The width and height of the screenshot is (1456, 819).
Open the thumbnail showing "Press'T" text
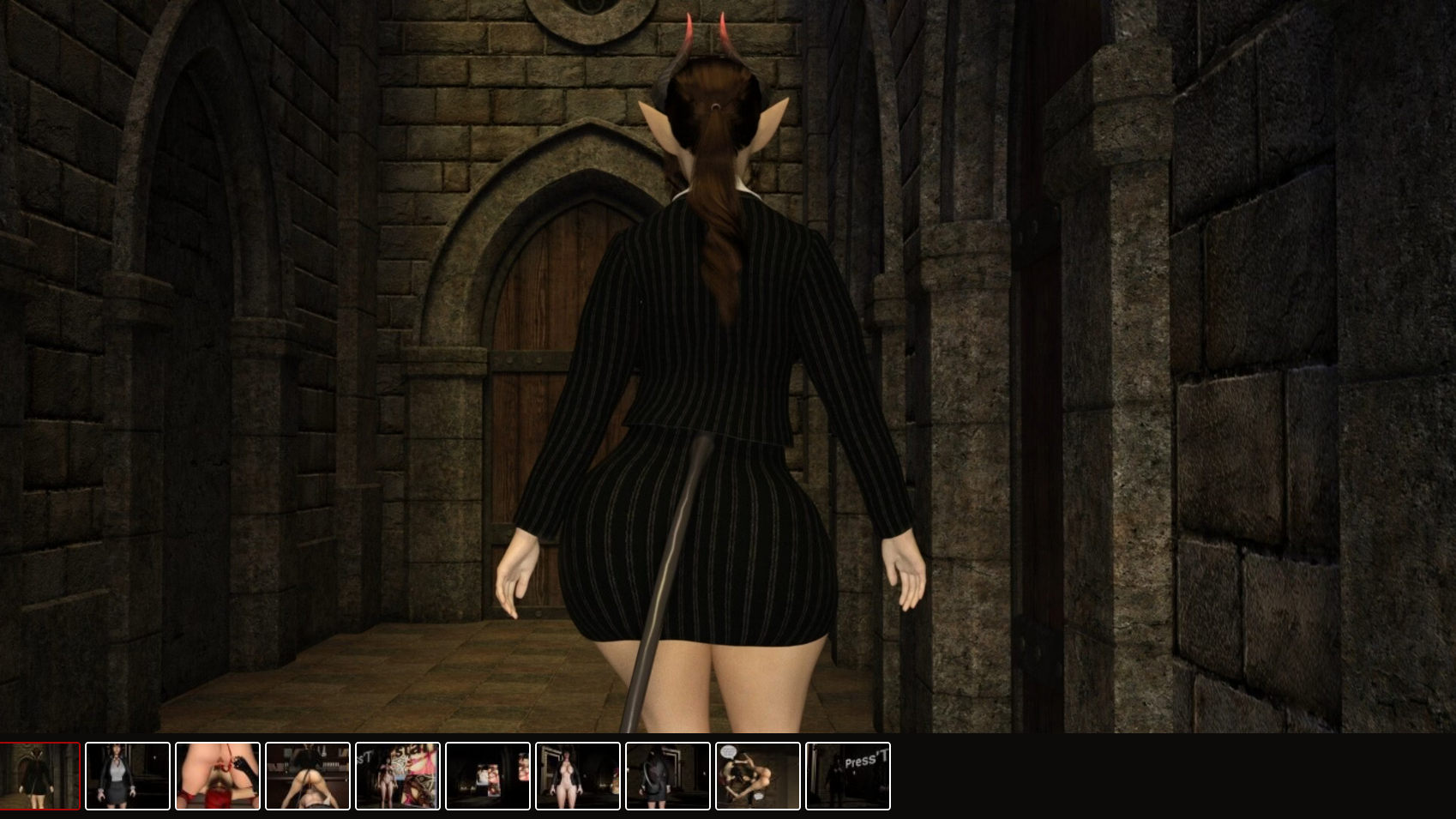click(x=848, y=776)
